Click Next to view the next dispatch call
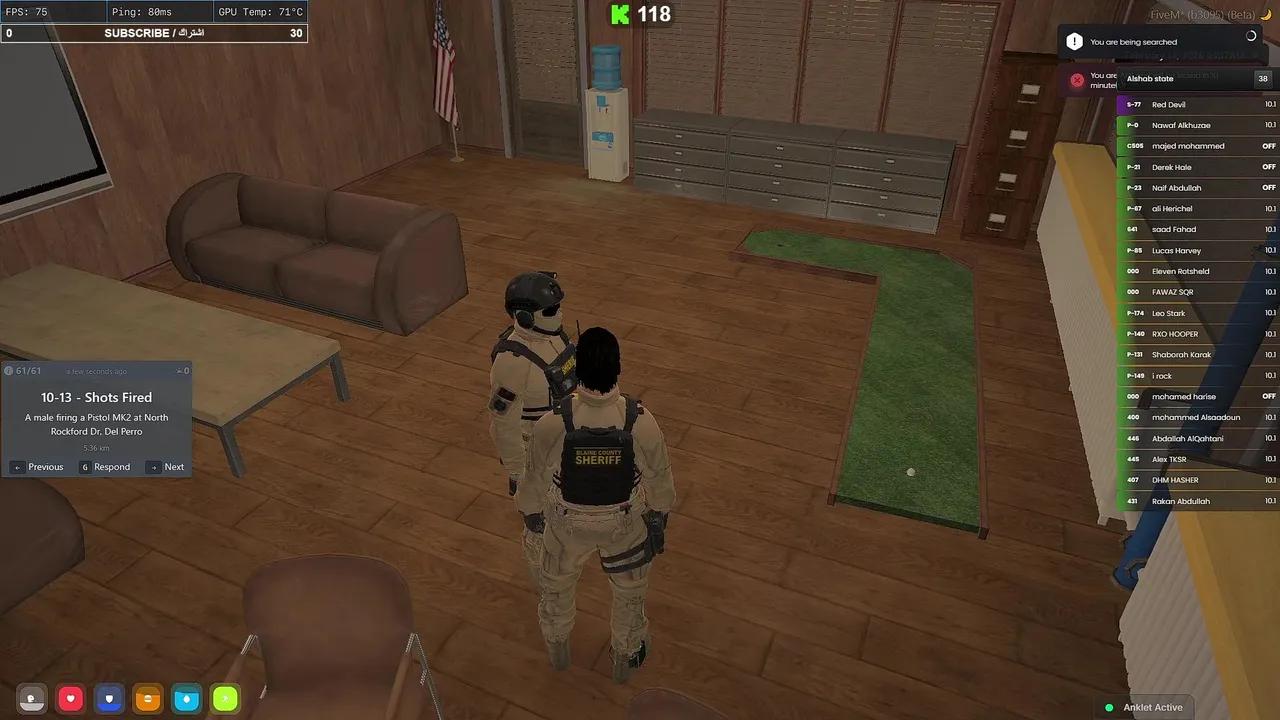The height and width of the screenshot is (720, 1280). click(x=167, y=467)
